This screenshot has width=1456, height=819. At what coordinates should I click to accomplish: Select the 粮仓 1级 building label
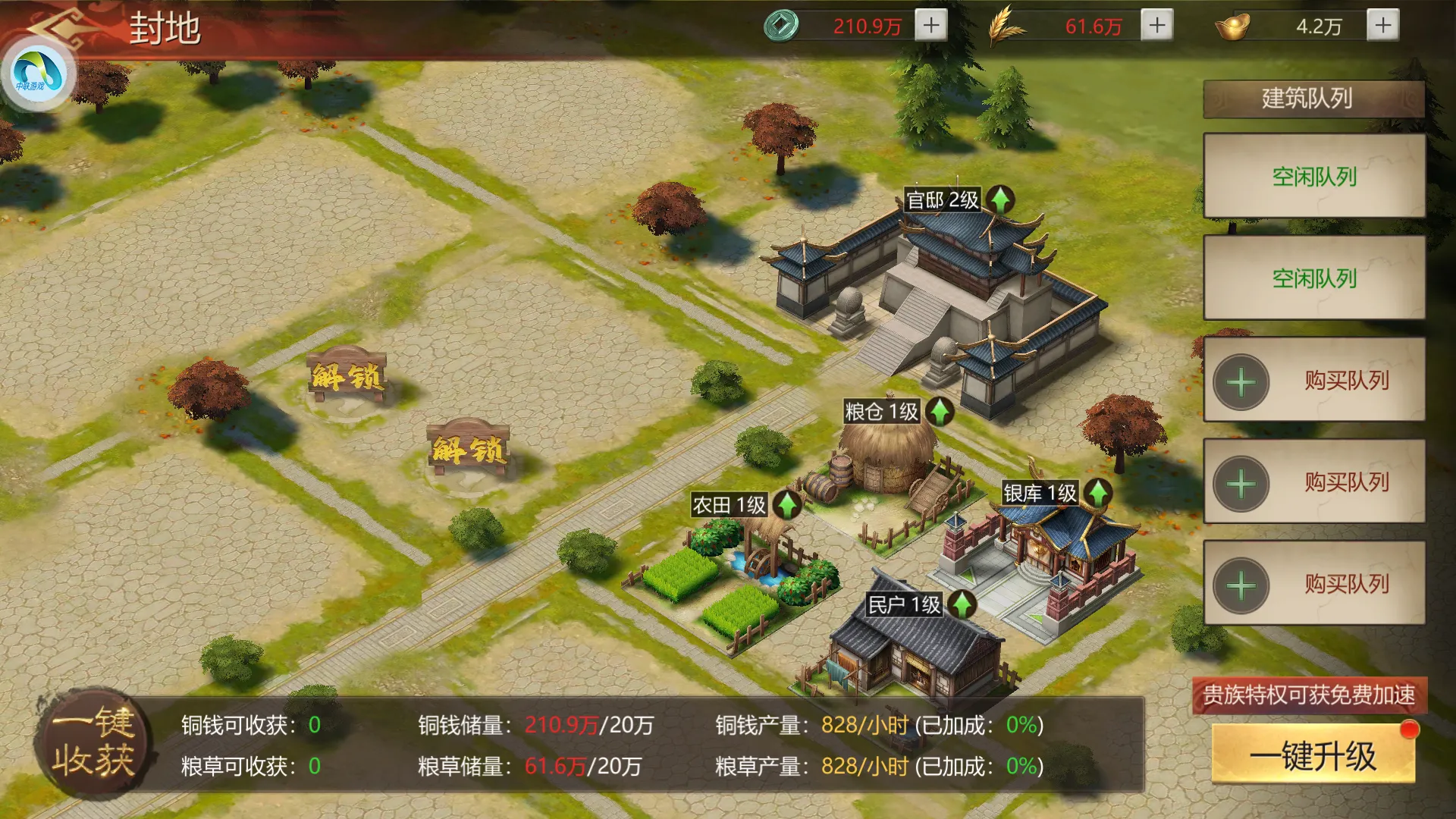coord(881,412)
